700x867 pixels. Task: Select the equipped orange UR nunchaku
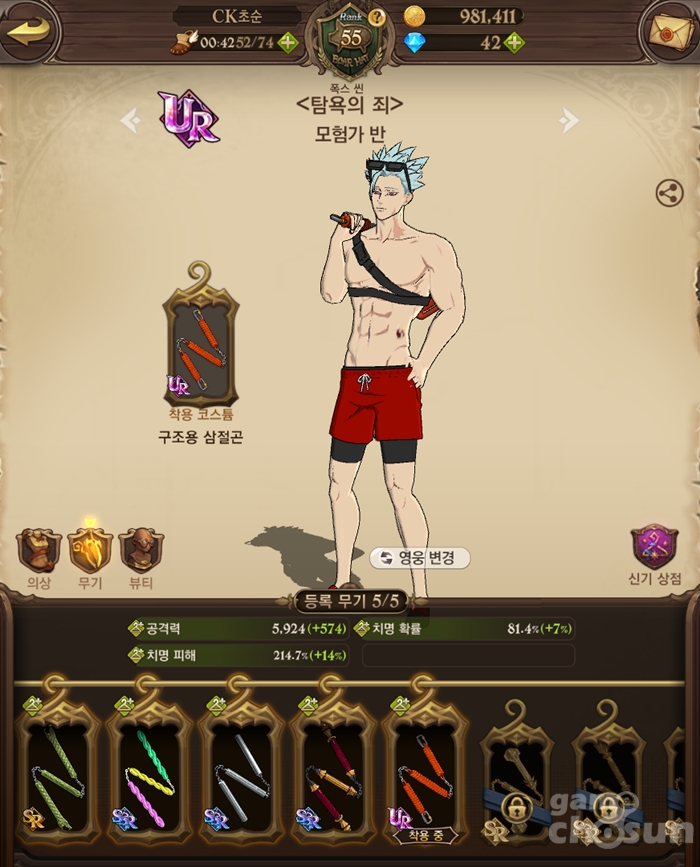424,770
